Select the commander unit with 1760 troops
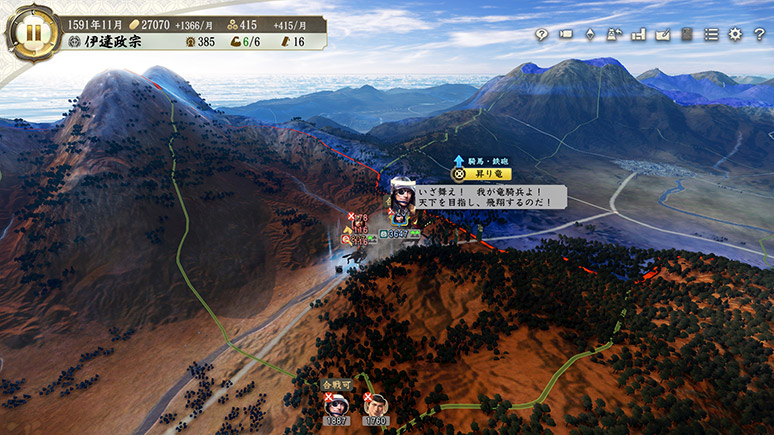 [x=375, y=404]
